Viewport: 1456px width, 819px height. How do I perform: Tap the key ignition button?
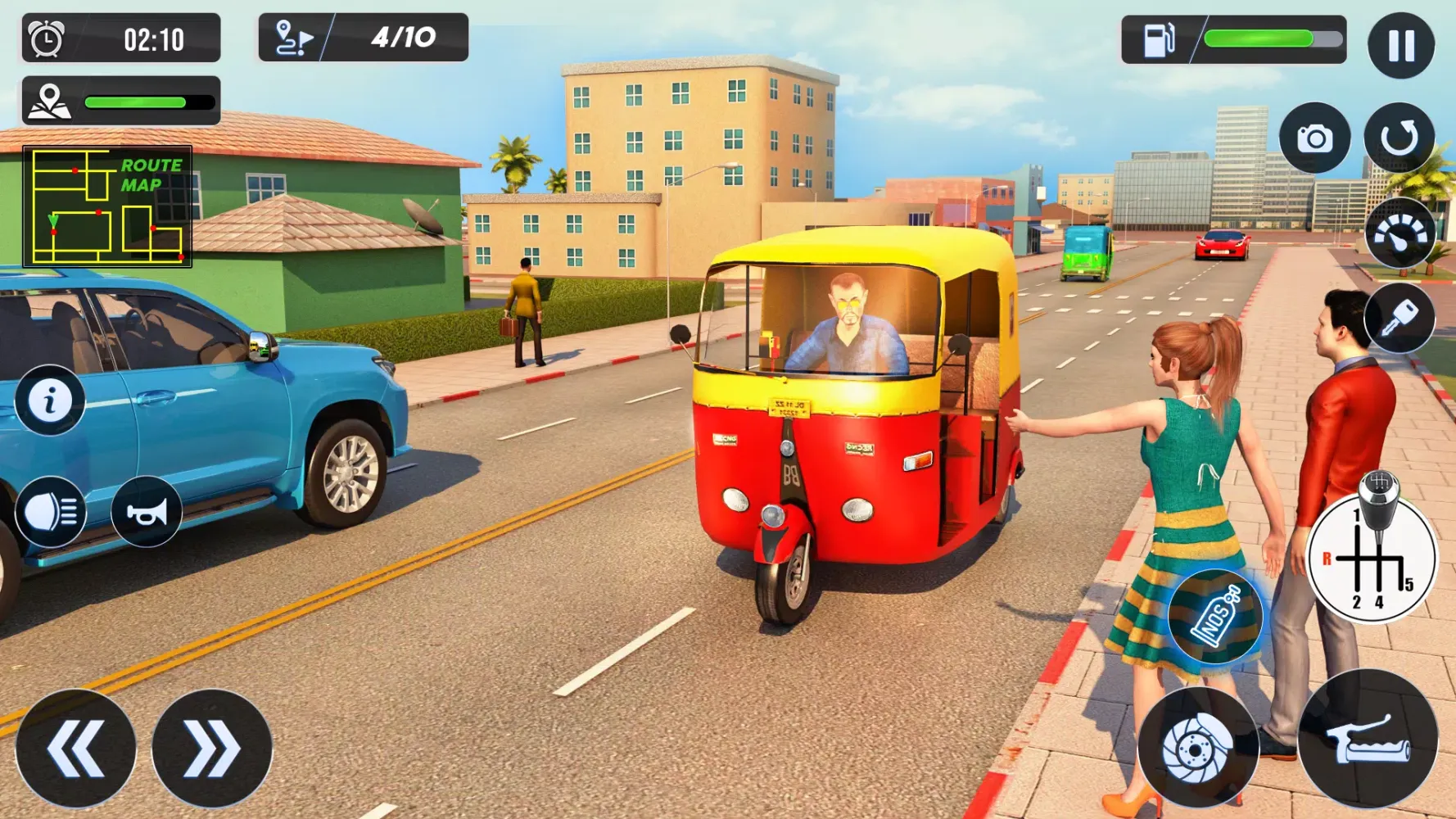click(1399, 318)
